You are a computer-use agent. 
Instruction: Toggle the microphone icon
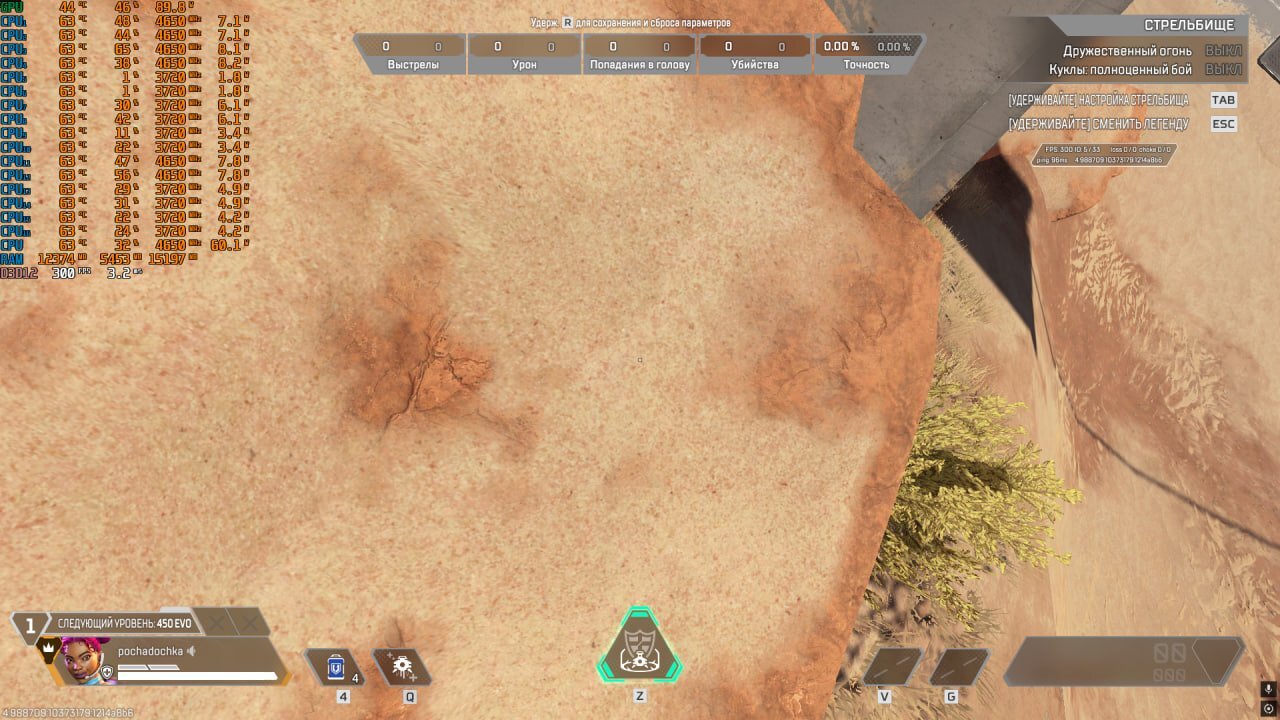click(1268, 689)
